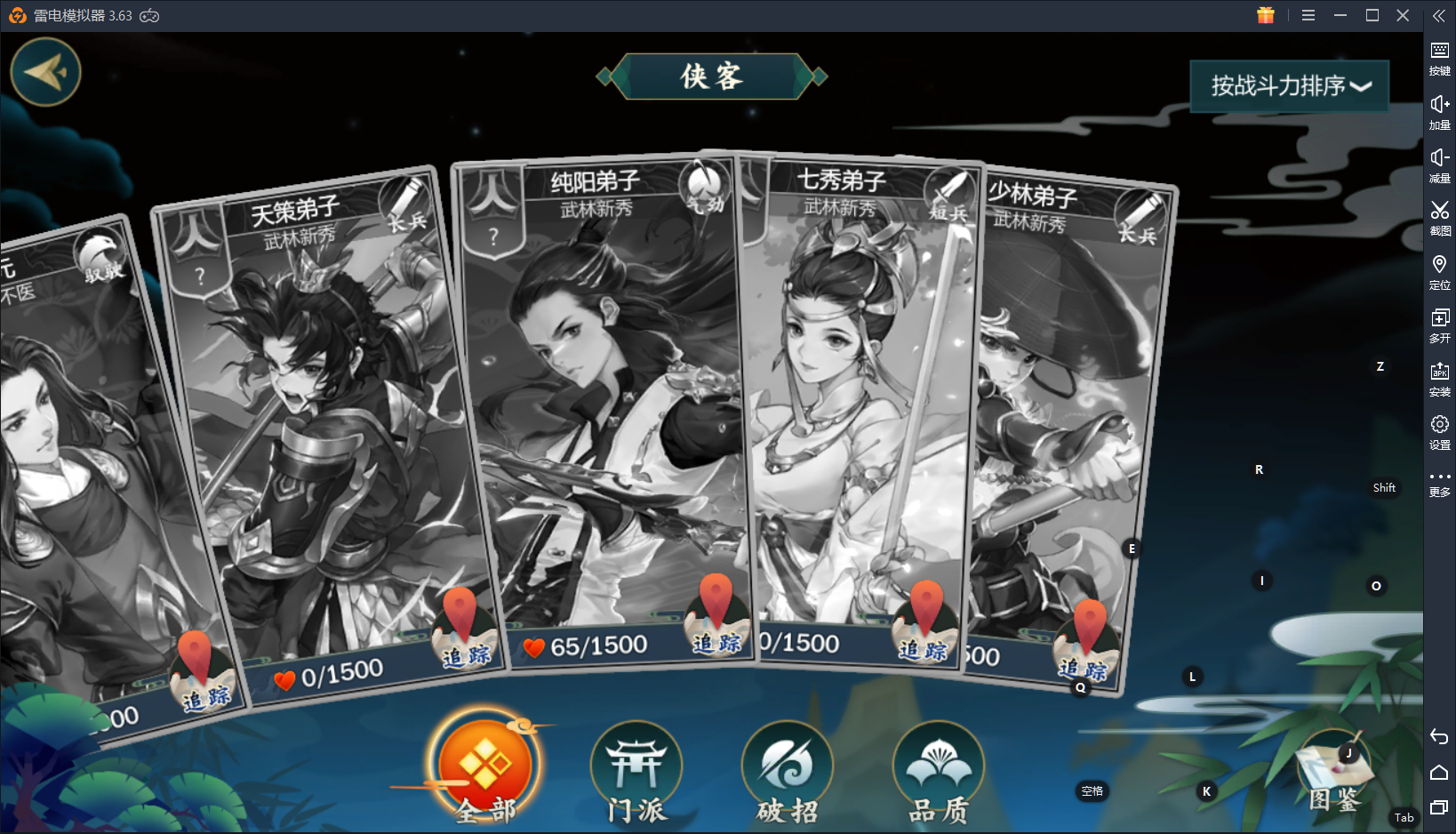The height and width of the screenshot is (834, 1456).
Task: Open the emulator 设置 settings
Action: 1439,430
